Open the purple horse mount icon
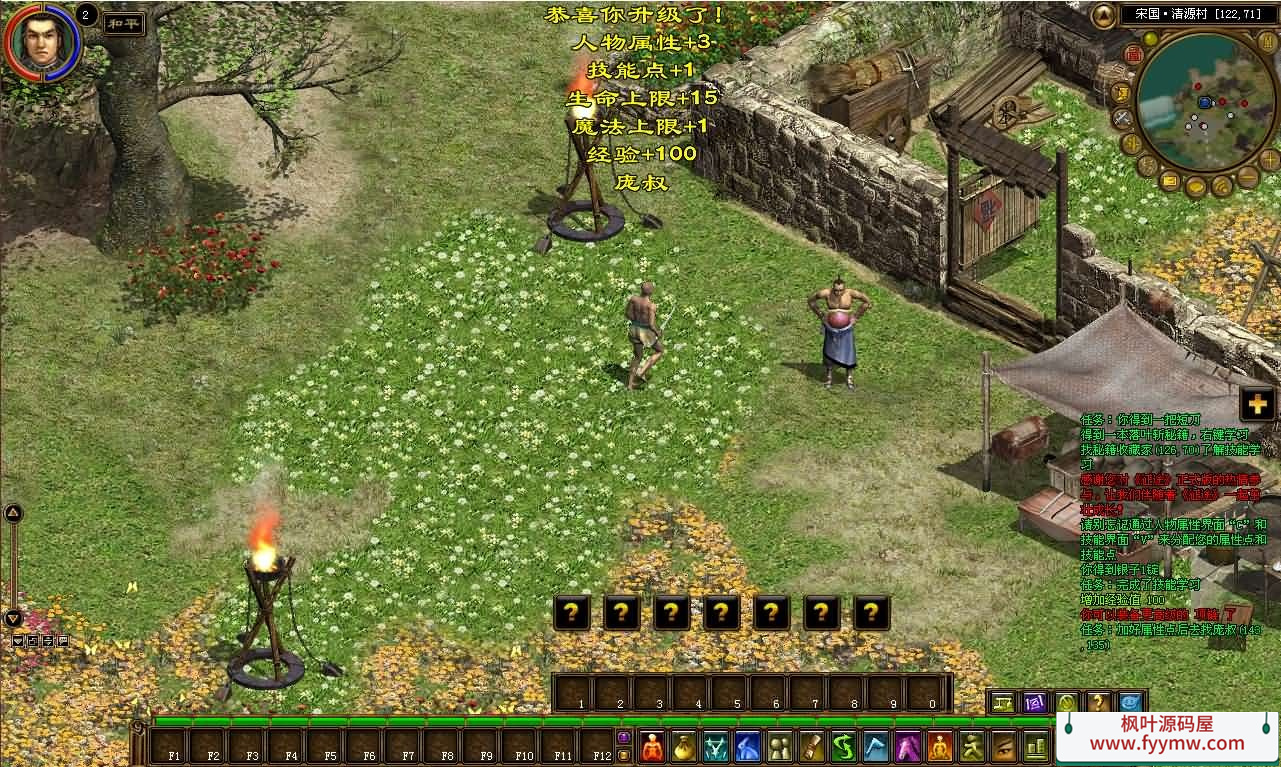 pos(908,746)
